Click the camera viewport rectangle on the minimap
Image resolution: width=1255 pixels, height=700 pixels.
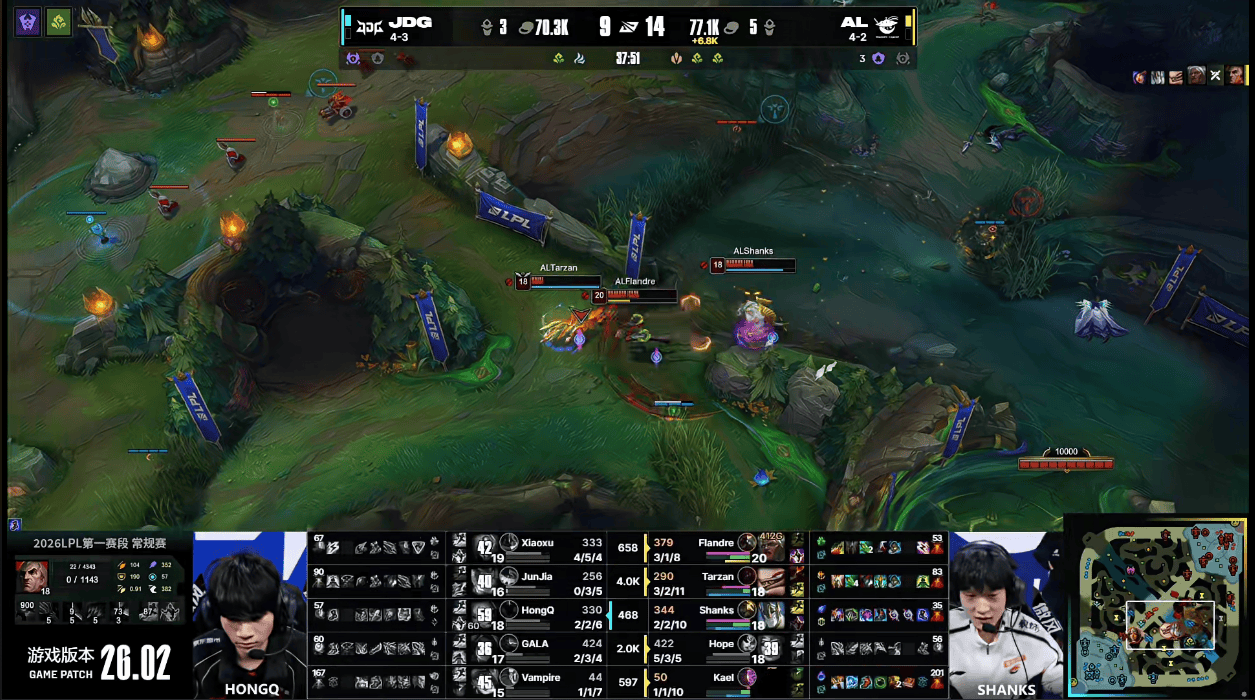(x=1170, y=625)
